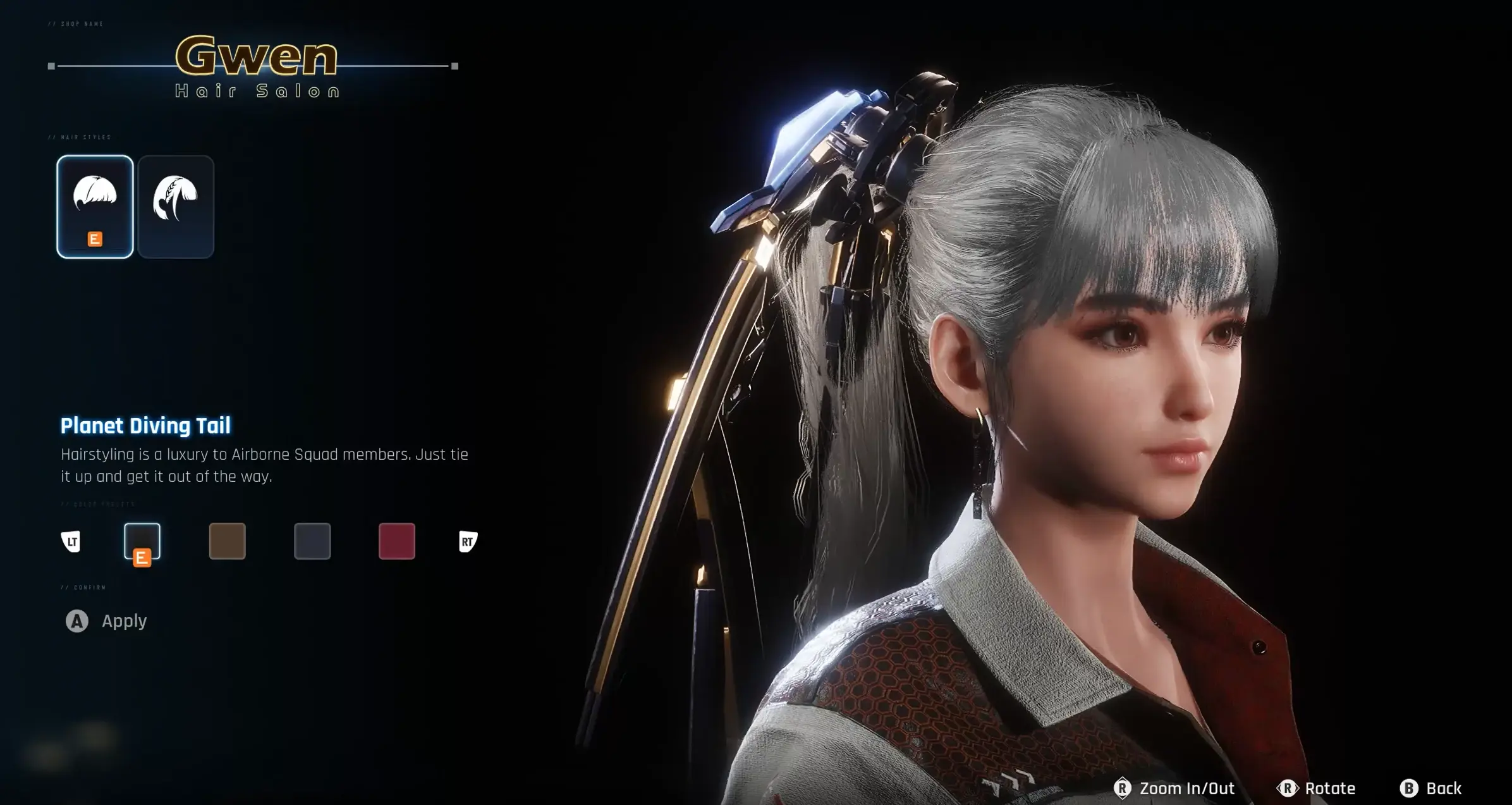
Task: Click the Color Presets section label
Action: 98,504
